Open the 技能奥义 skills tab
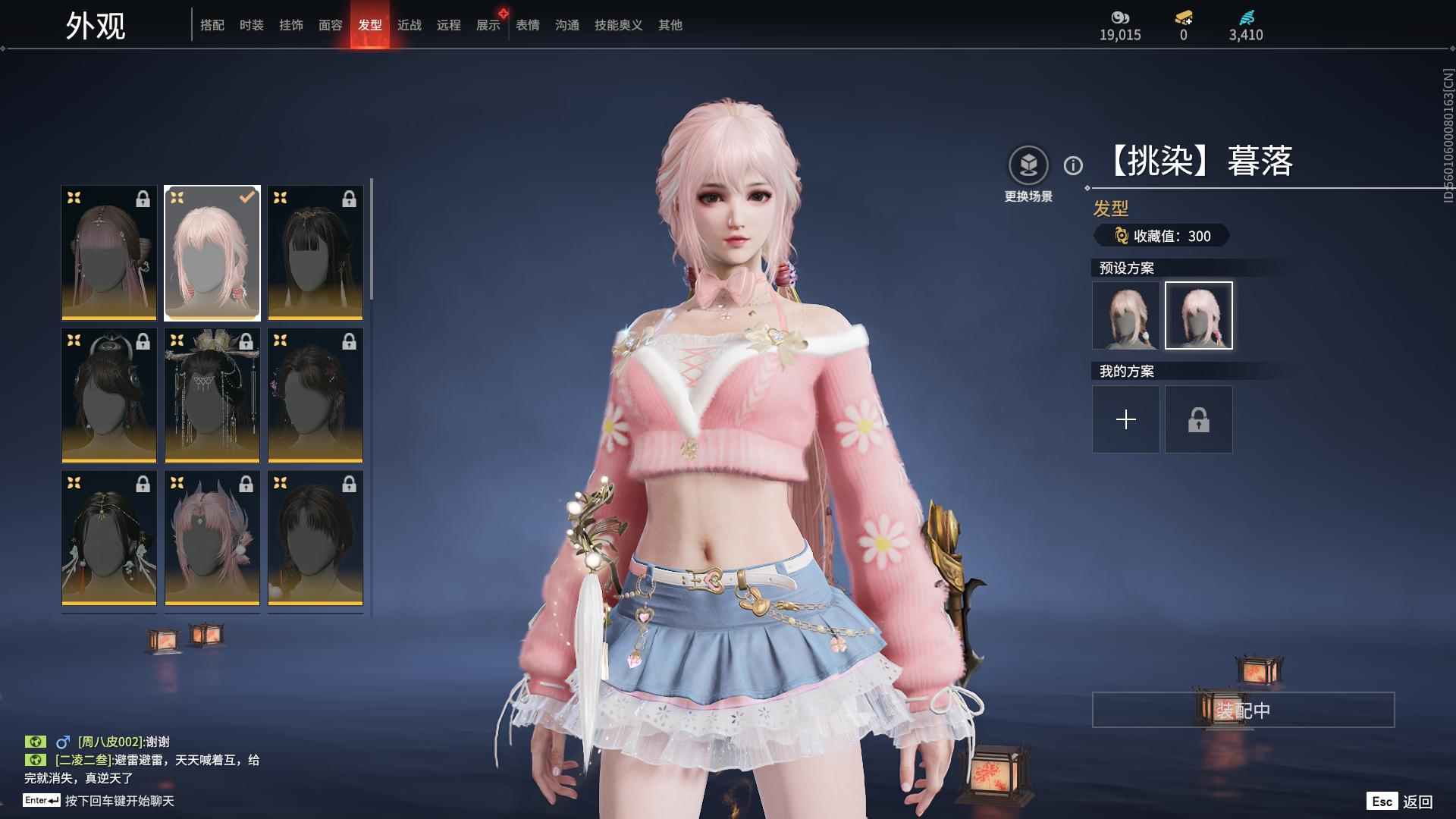The image size is (1456, 819). pyautogui.click(x=618, y=25)
